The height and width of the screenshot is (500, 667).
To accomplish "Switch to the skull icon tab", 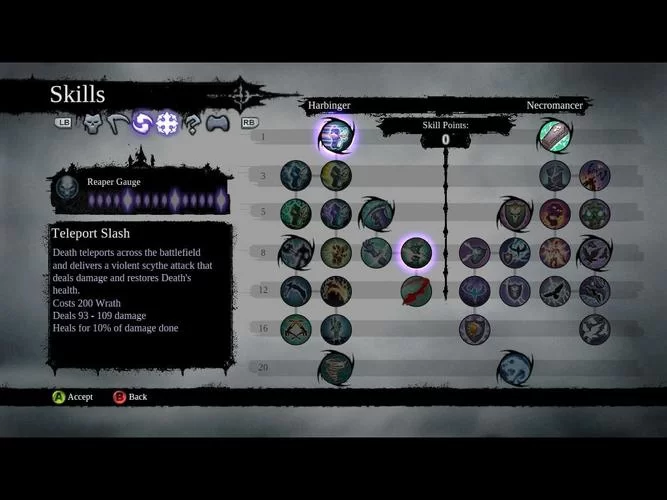I will click(x=93, y=123).
